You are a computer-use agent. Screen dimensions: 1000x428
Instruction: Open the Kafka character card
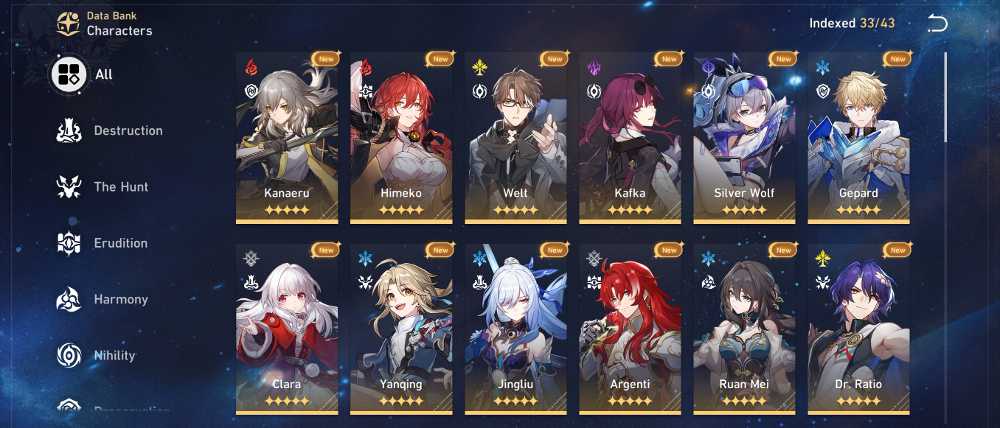(630, 138)
